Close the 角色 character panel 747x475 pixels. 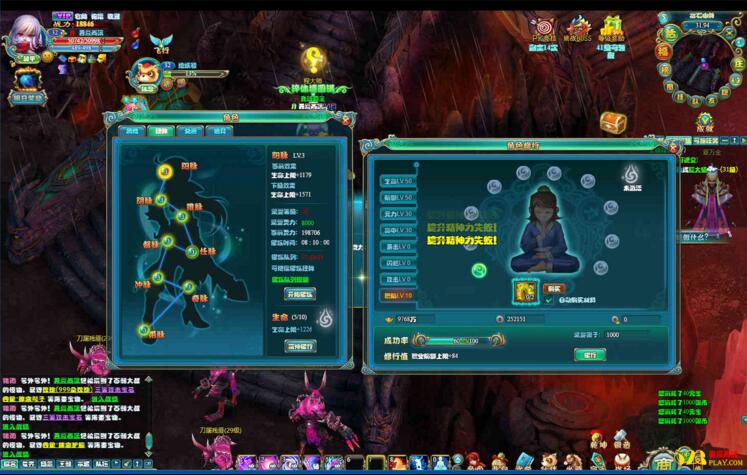click(347, 119)
